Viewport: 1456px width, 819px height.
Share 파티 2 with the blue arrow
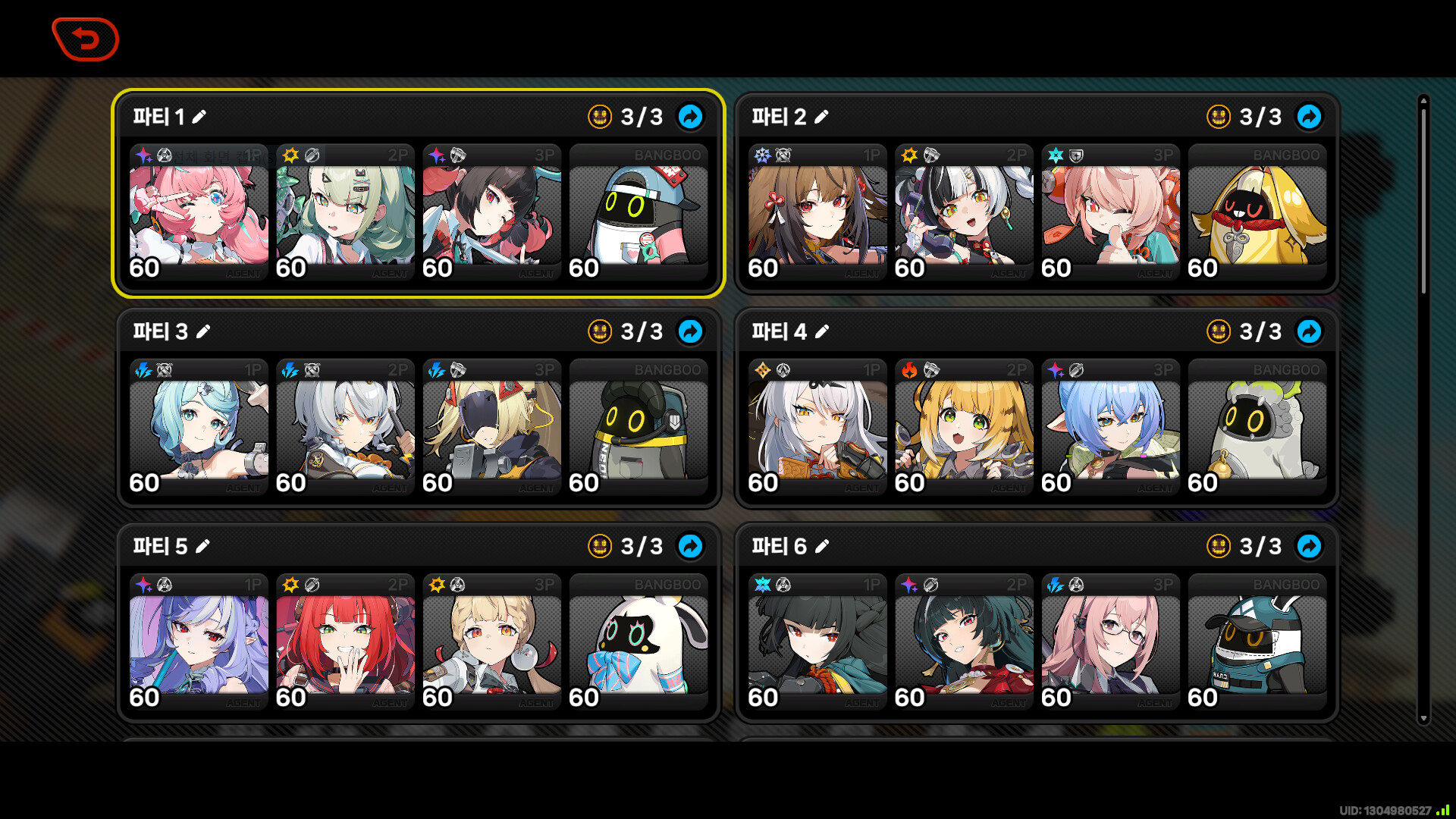pyautogui.click(x=1309, y=117)
